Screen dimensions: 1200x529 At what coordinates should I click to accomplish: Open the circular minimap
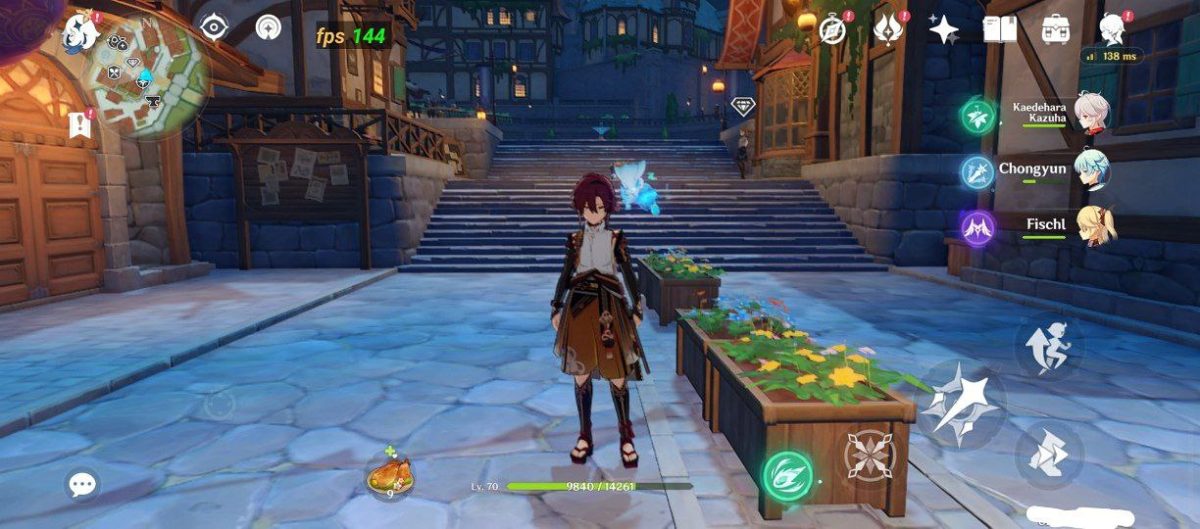coord(147,77)
